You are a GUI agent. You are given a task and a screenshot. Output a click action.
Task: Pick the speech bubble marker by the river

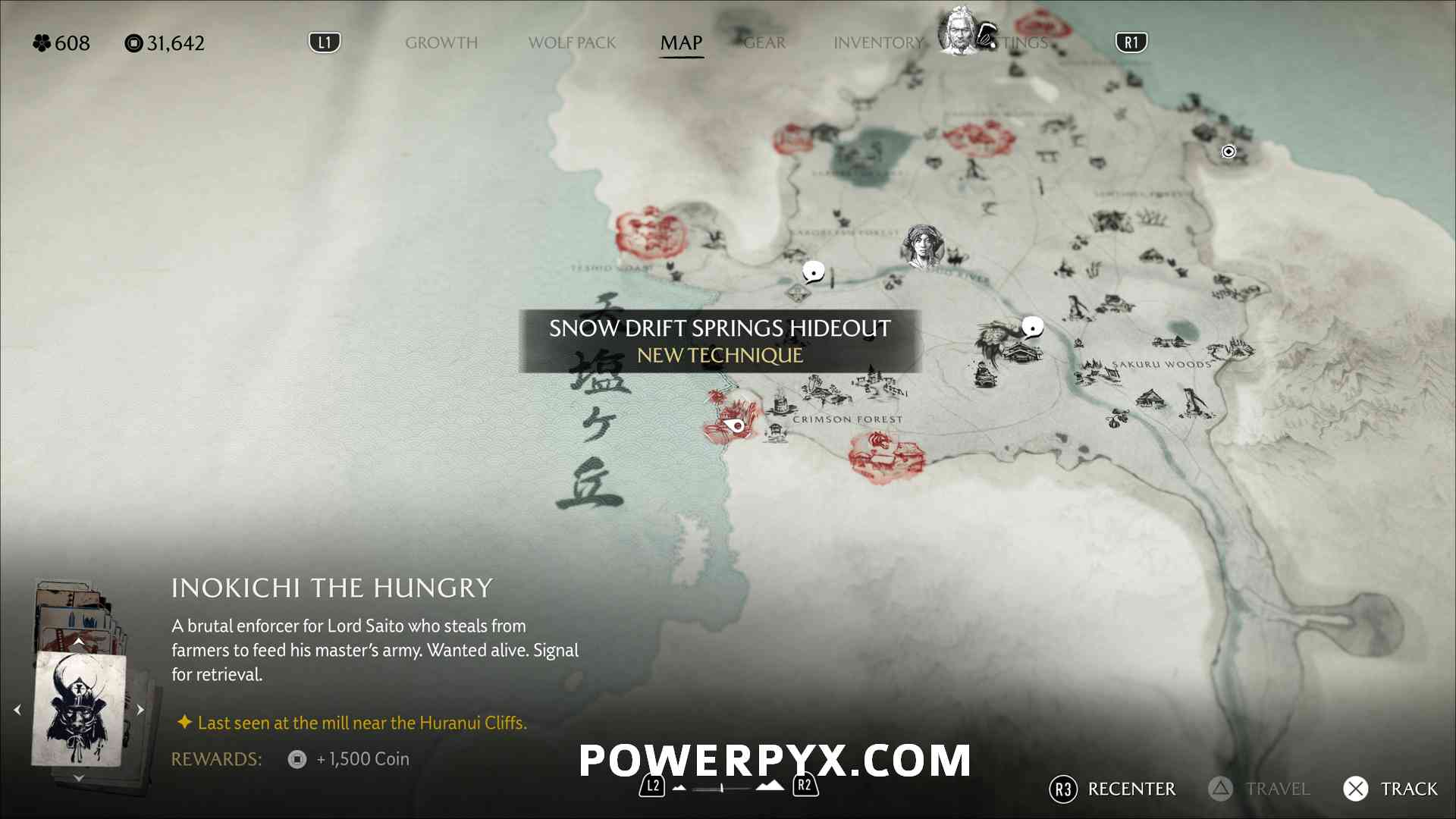tap(813, 271)
